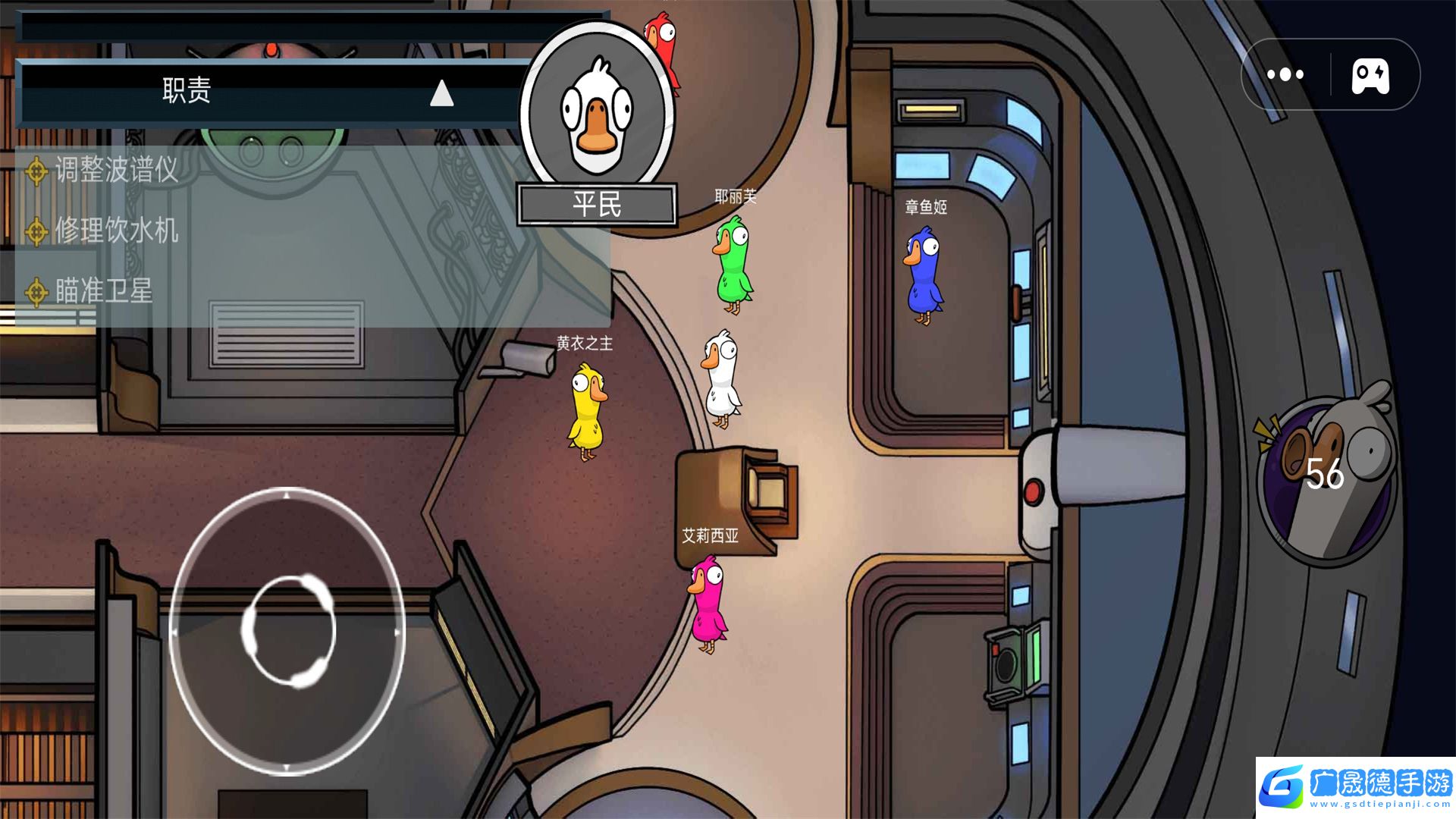
Task: Tap the goose role portrait icon
Action: tap(598, 111)
